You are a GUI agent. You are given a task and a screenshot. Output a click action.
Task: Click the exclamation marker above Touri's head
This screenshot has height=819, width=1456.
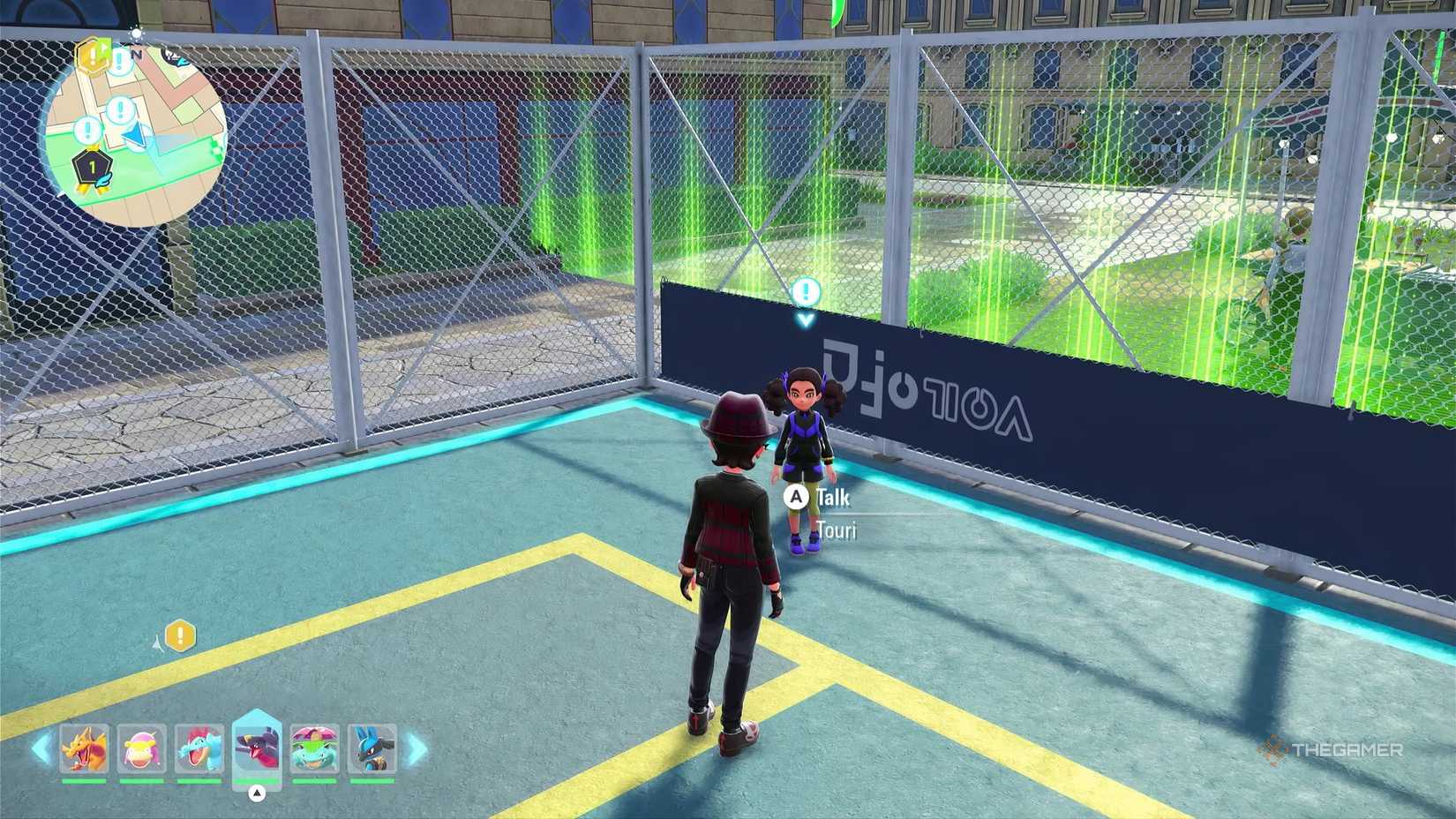805,289
